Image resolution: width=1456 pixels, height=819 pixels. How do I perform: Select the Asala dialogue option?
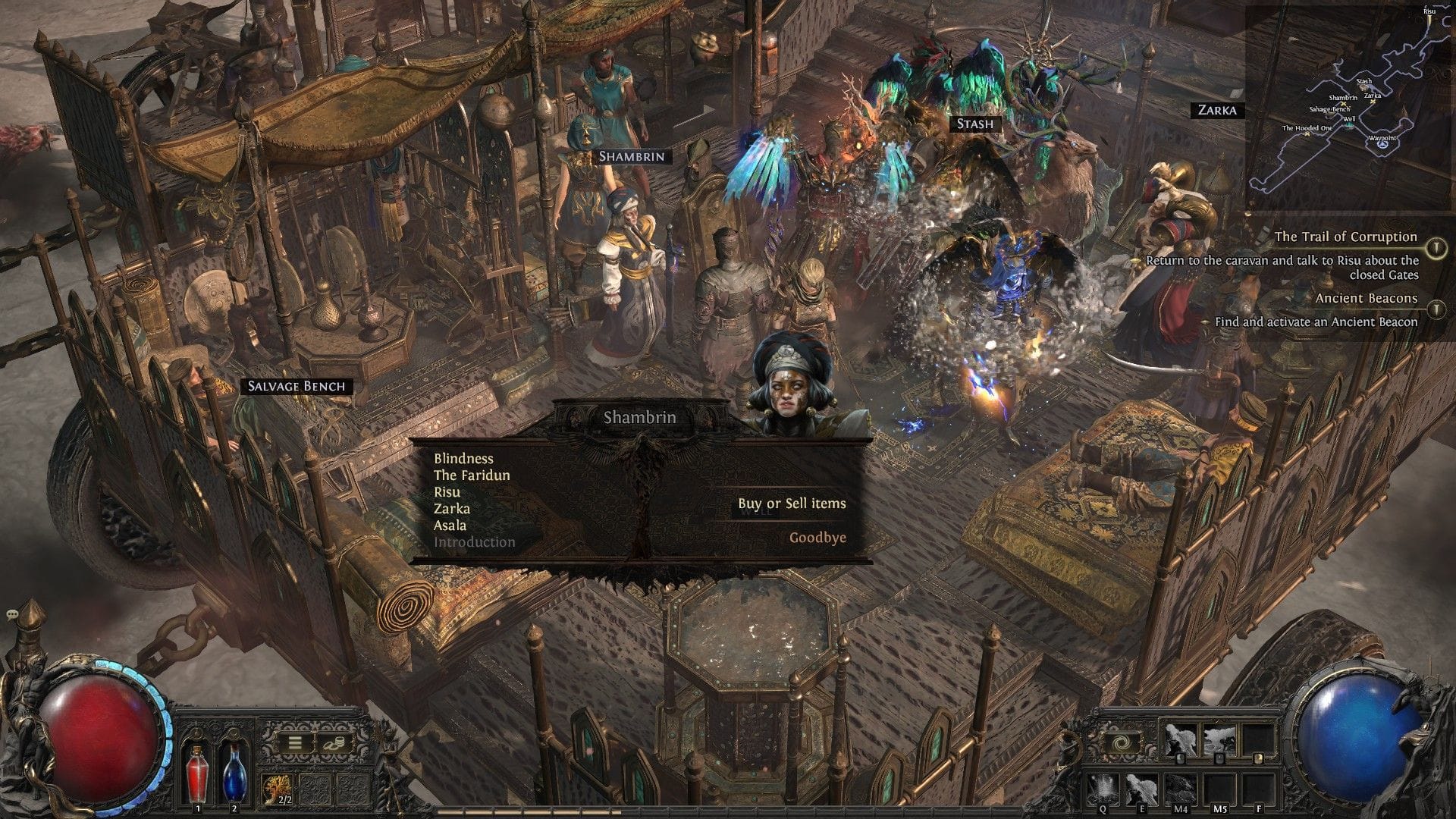[x=449, y=526]
